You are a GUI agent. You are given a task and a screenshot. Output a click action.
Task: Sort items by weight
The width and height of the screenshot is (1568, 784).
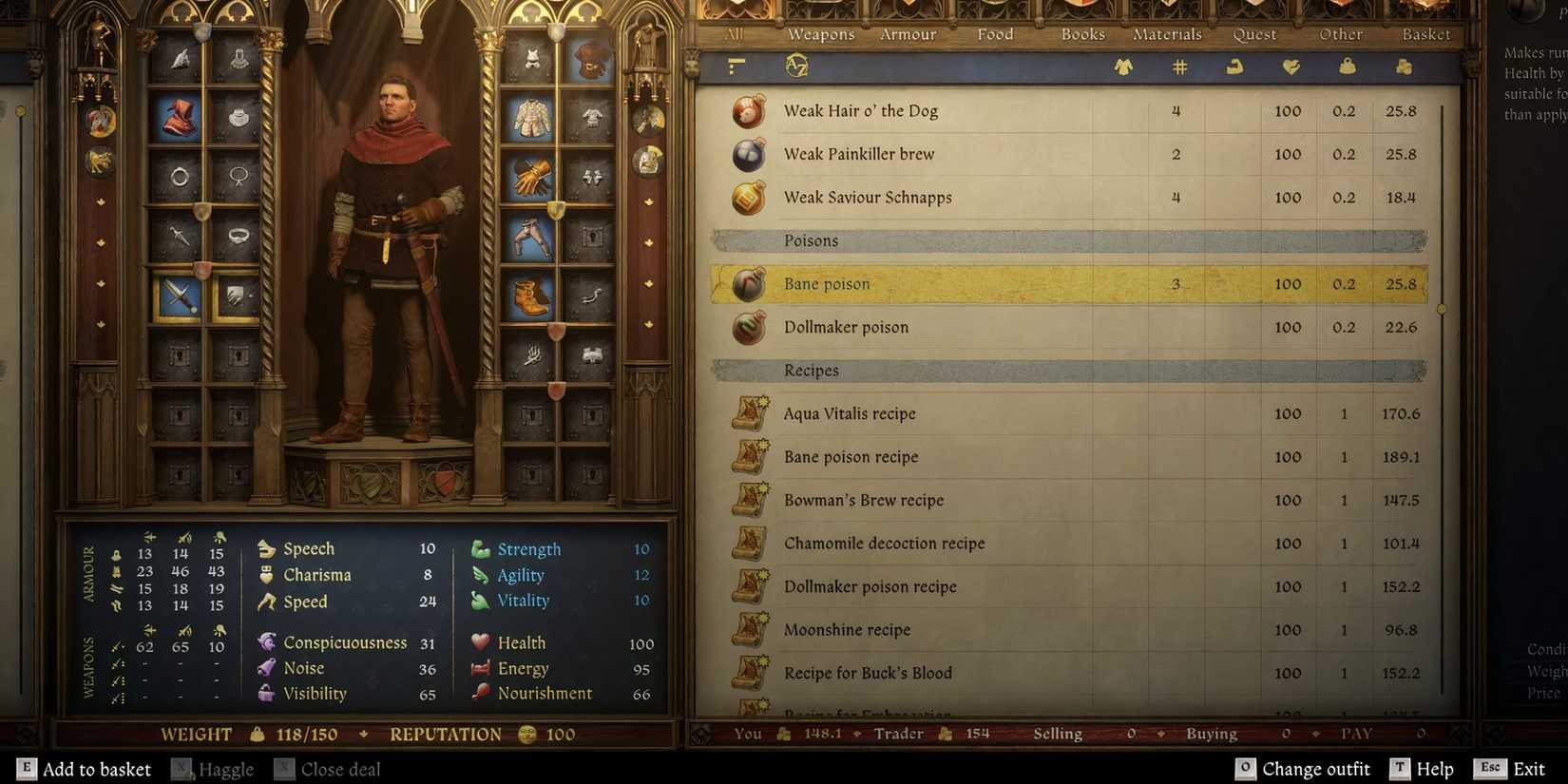(x=1346, y=67)
